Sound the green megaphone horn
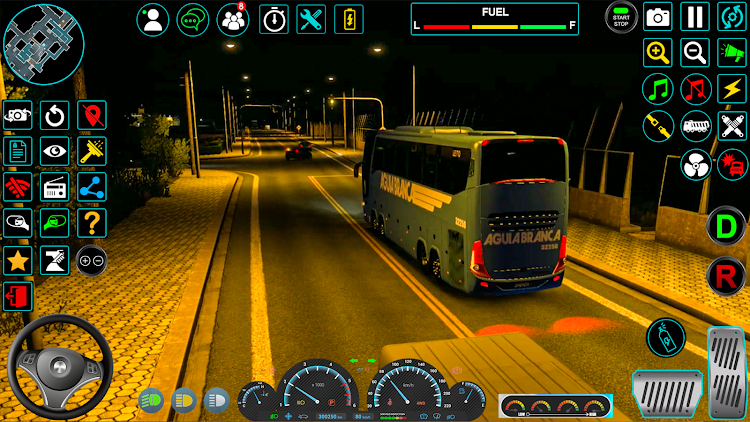Screen dimensions: 750x422 click(x=732, y=53)
